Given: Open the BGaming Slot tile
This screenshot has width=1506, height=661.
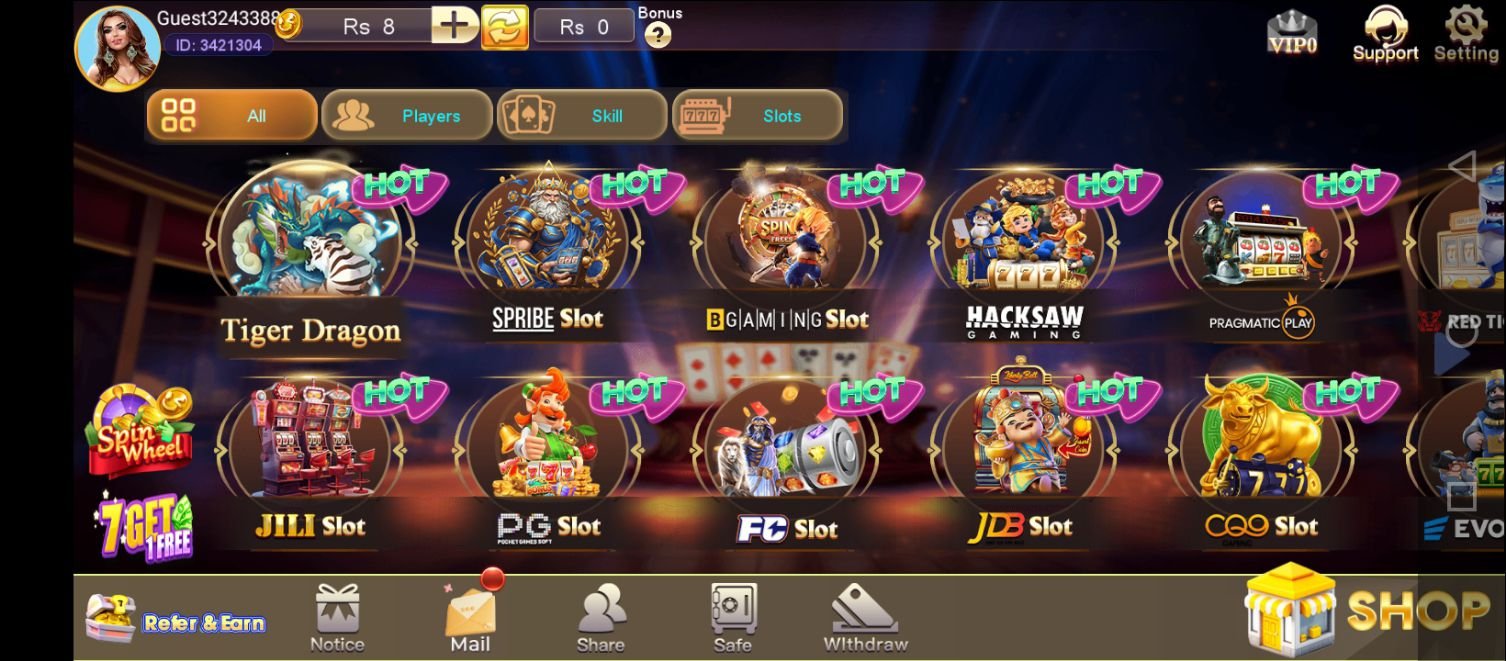Looking at the screenshot, I should (x=786, y=245).
